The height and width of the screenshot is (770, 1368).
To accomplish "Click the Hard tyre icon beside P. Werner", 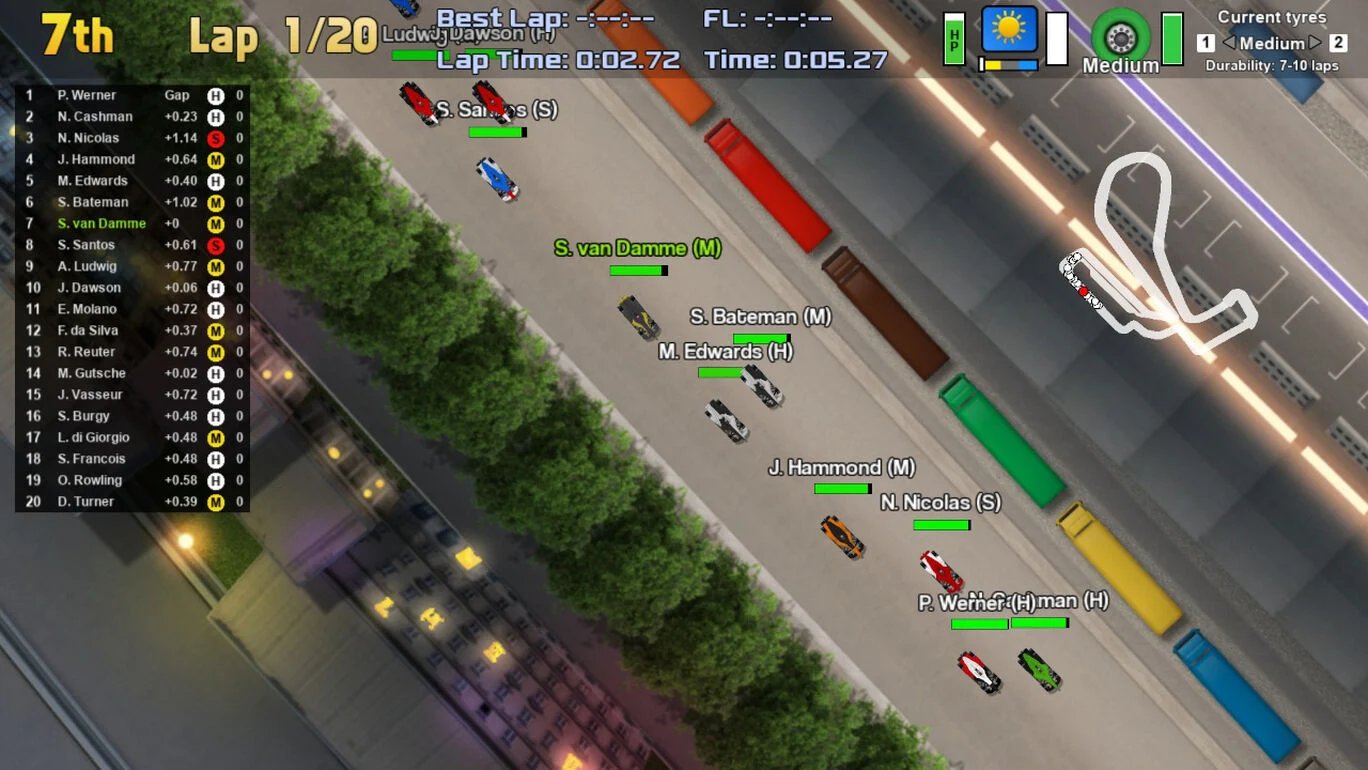I will click(x=214, y=94).
